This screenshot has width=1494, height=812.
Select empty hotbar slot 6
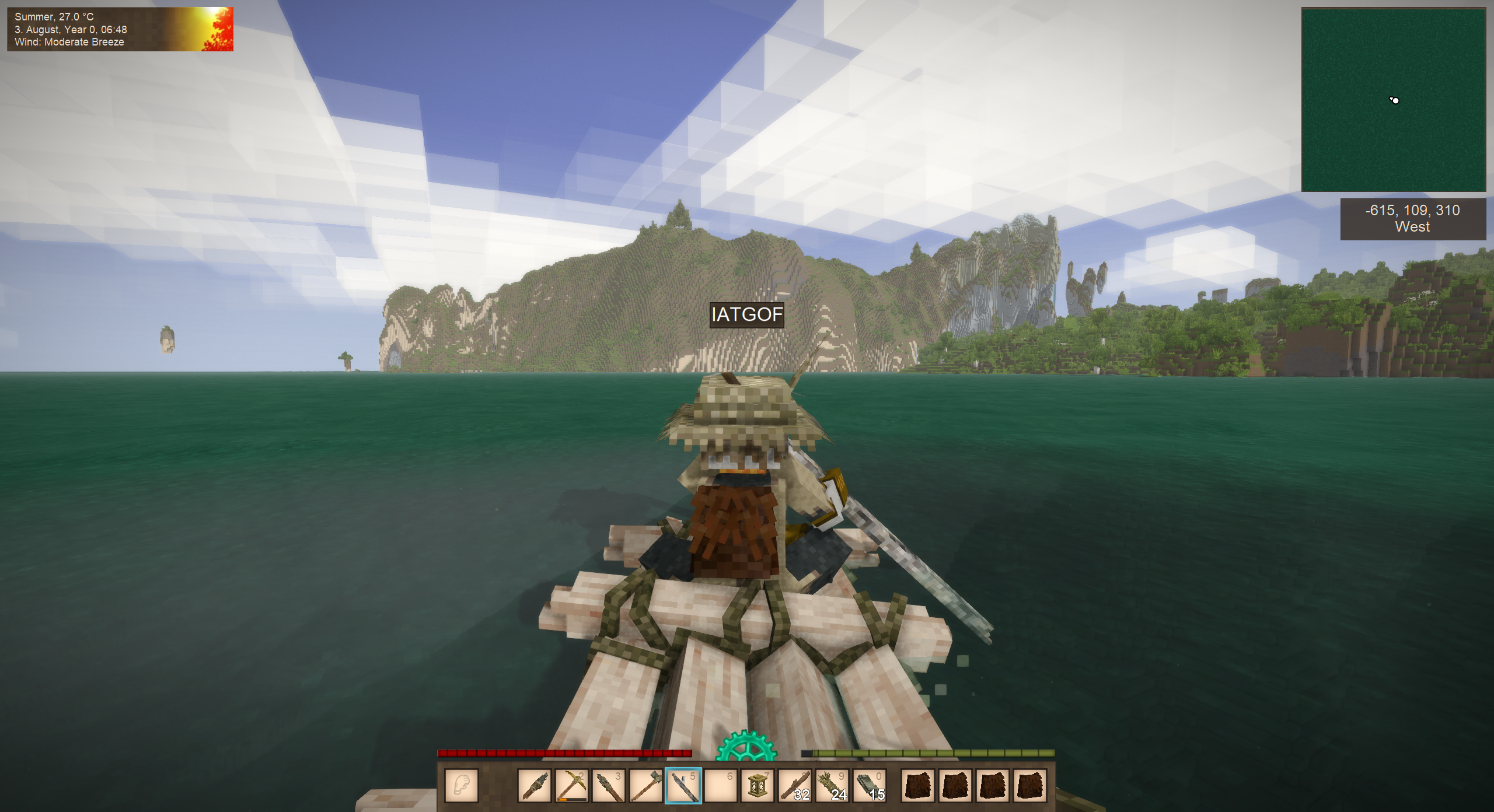point(721,786)
